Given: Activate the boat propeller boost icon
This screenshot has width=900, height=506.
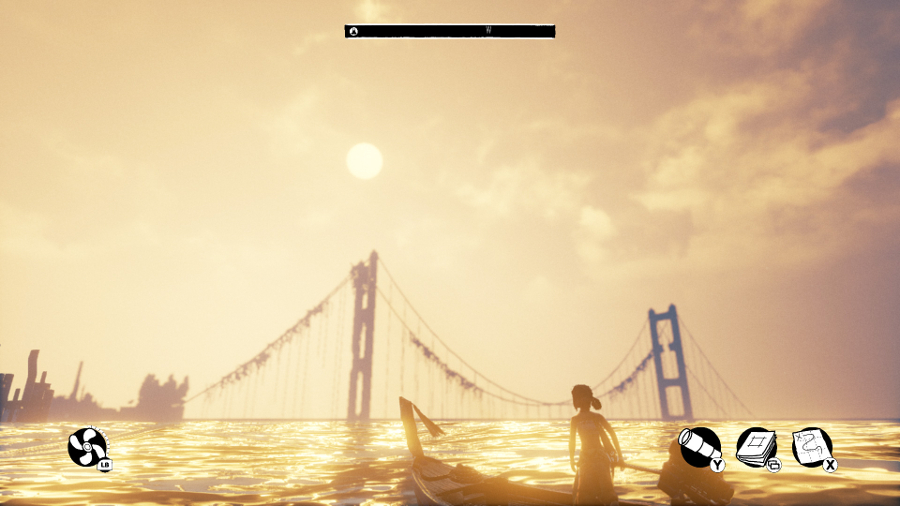Looking at the screenshot, I should (87, 446).
